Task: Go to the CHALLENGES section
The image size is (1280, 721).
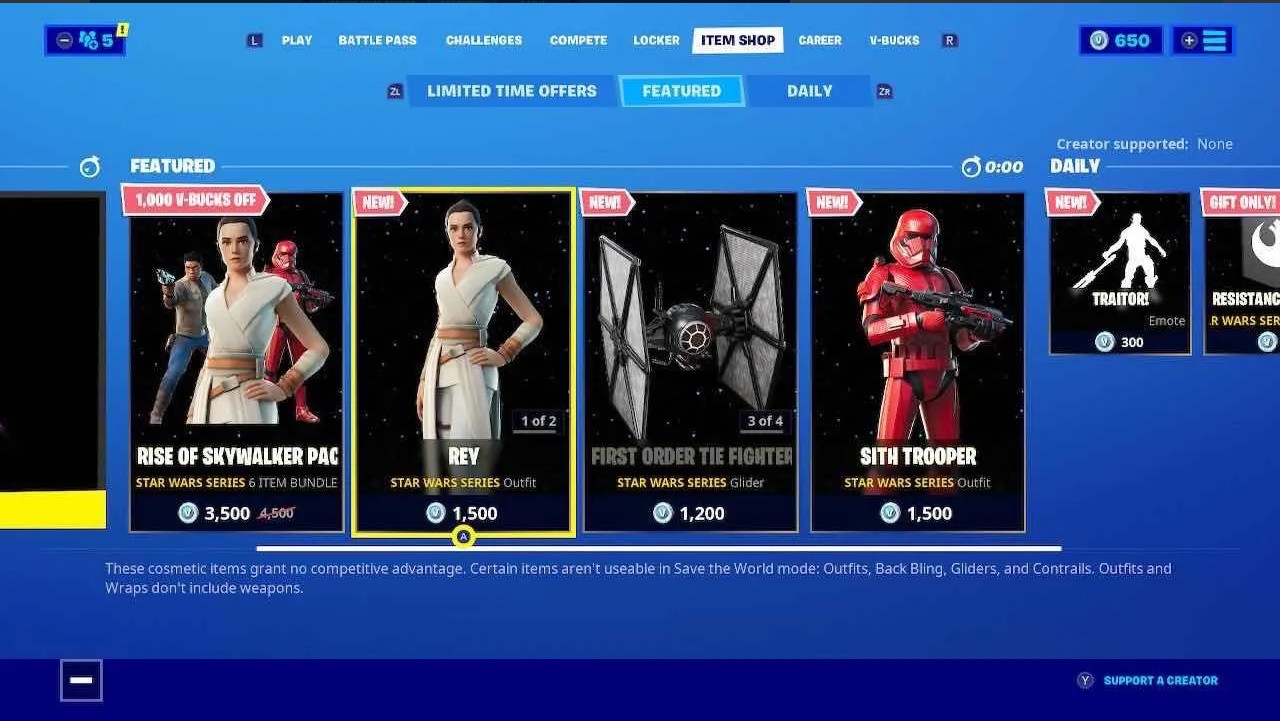Action: point(484,40)
